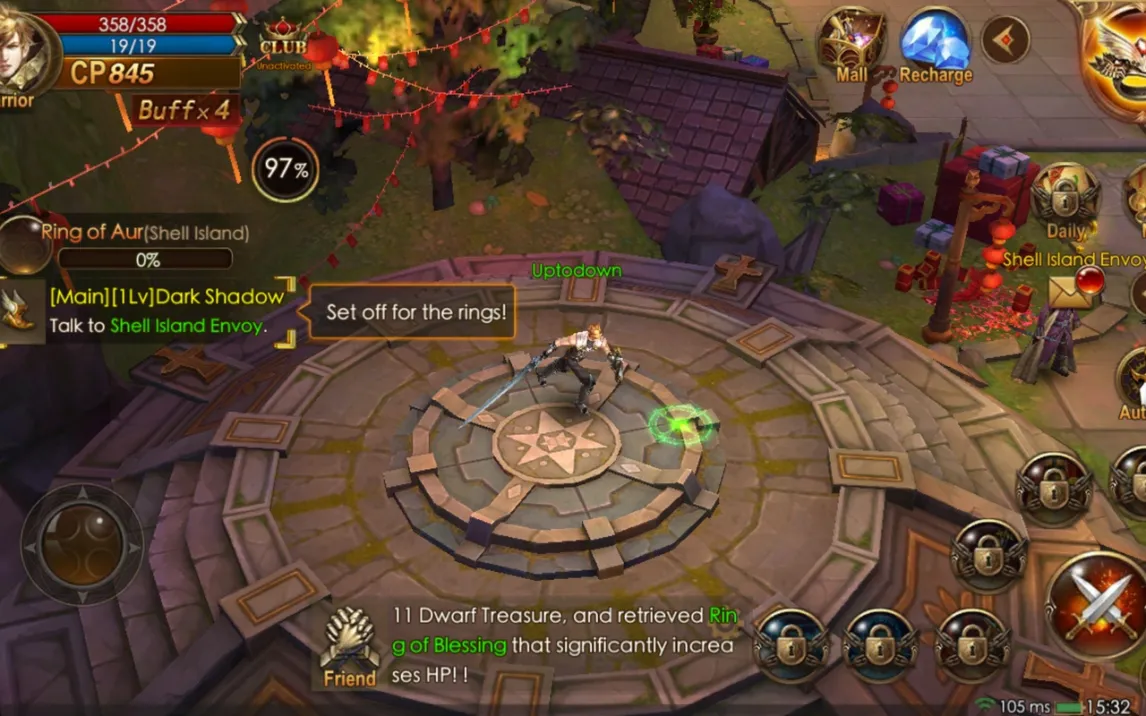
Task: Tap the "Set off for the rings!" bubble
Action: pyautogui.click(x=416, y=312)
